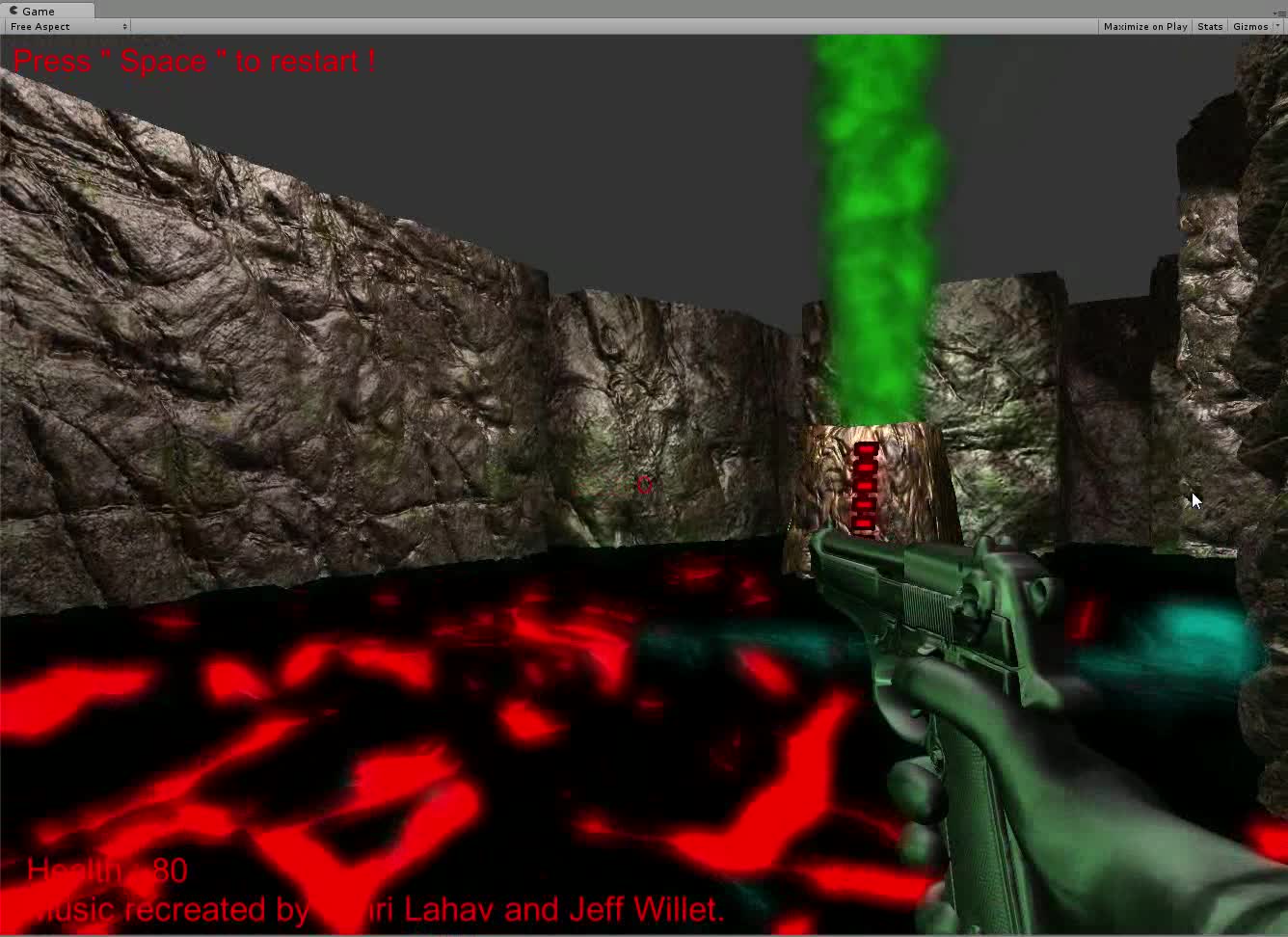Viewport: 1288px width, 937px height.
Task: Click the Health: 80 HUD text
Action: [106, 869]
